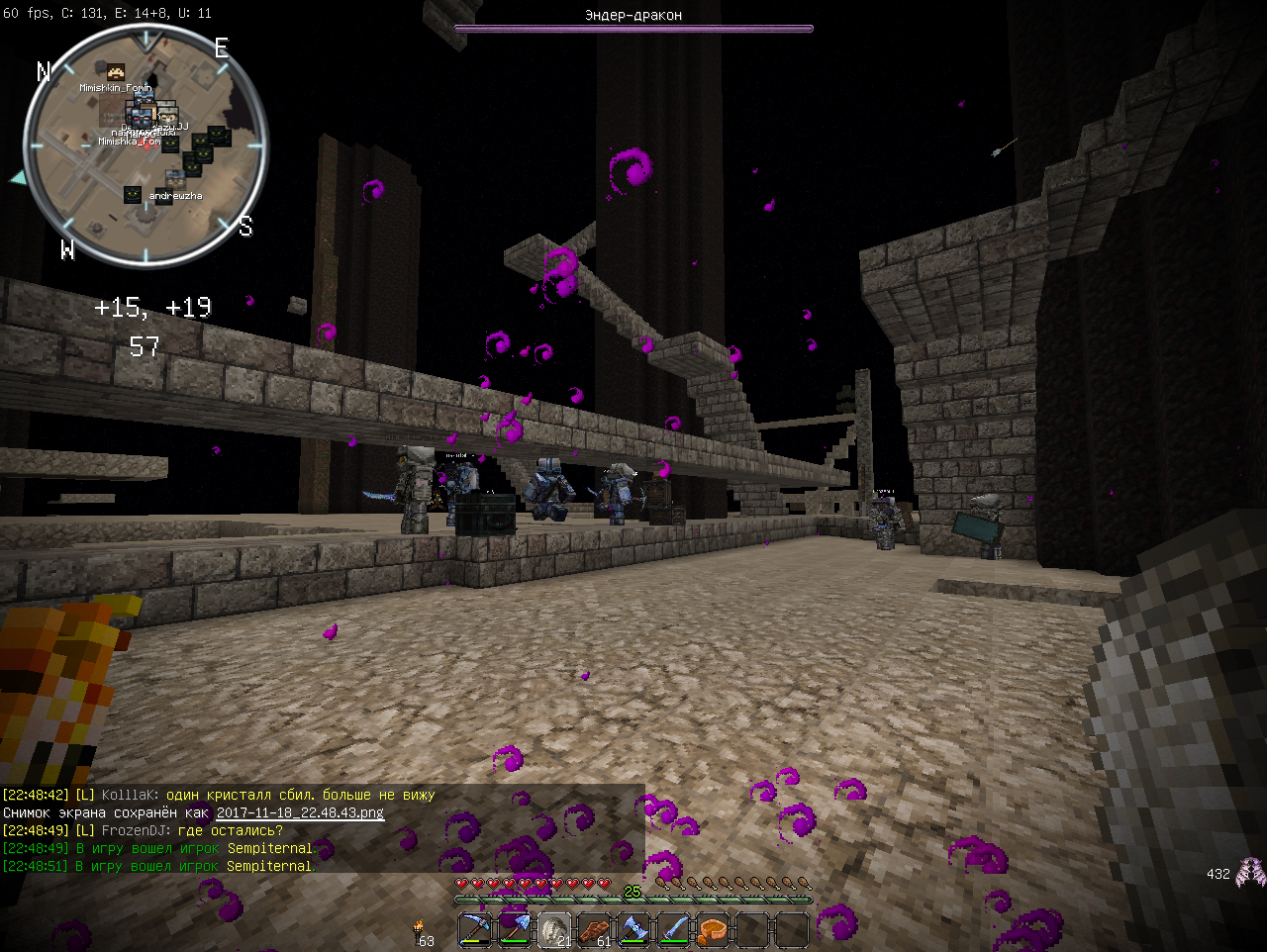Equip the blue sword hotbar slot

(x=673, y=930)
